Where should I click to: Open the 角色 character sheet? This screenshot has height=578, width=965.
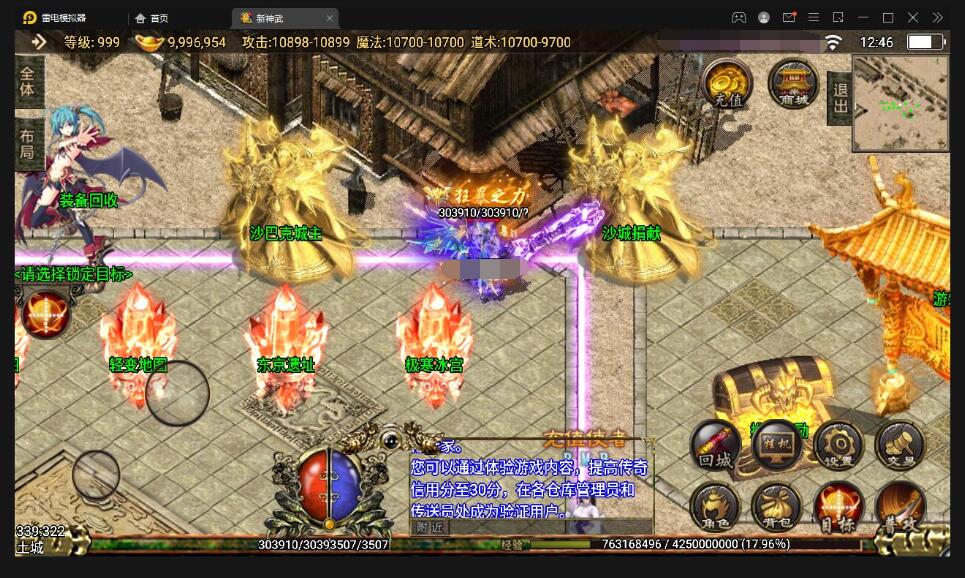pos(716,507)
